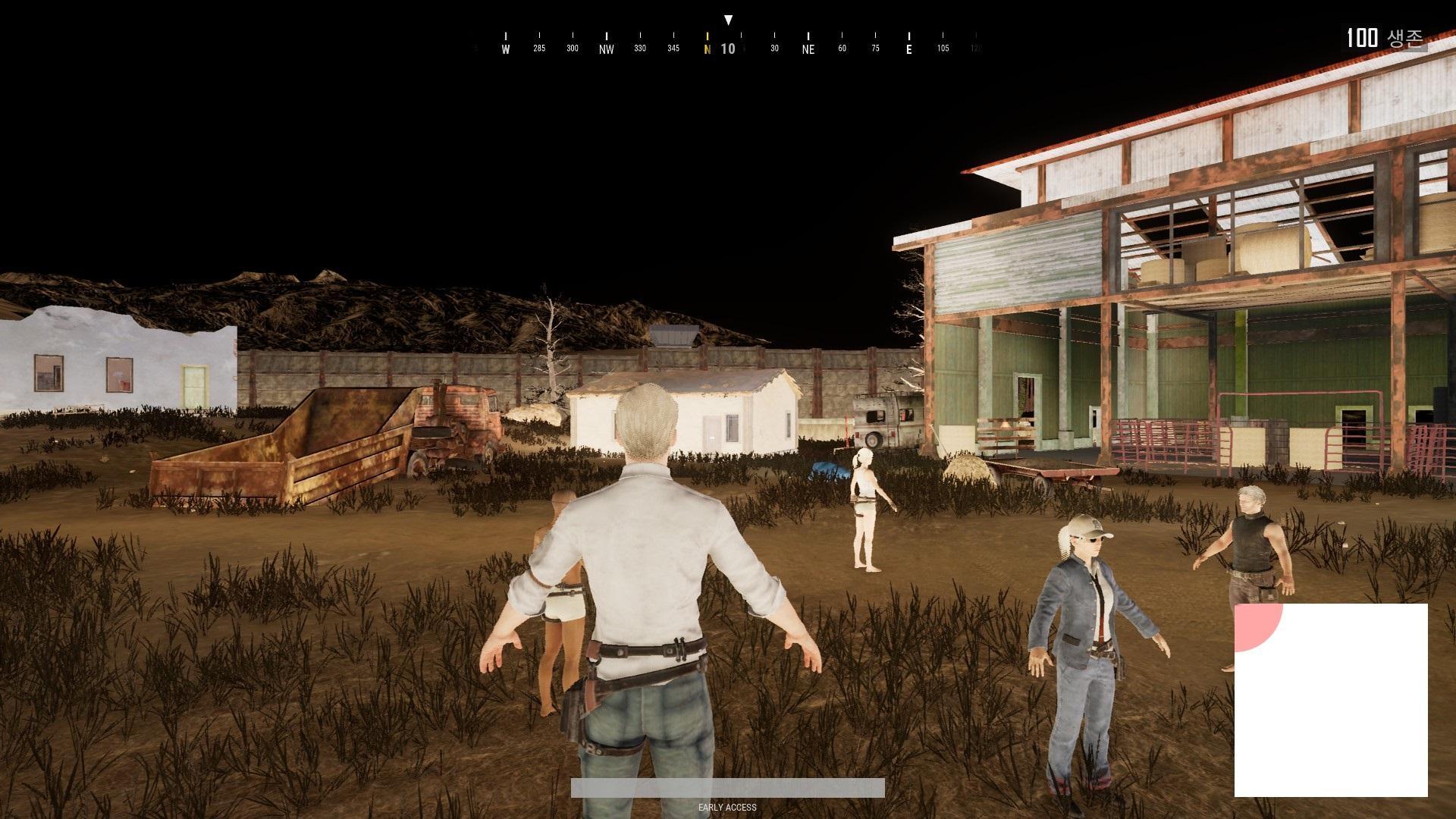Image resolution: width=1456 pixels, height=819 pixels.
Task: Click the NE direction on the compass bar
Action: (808, 47)
